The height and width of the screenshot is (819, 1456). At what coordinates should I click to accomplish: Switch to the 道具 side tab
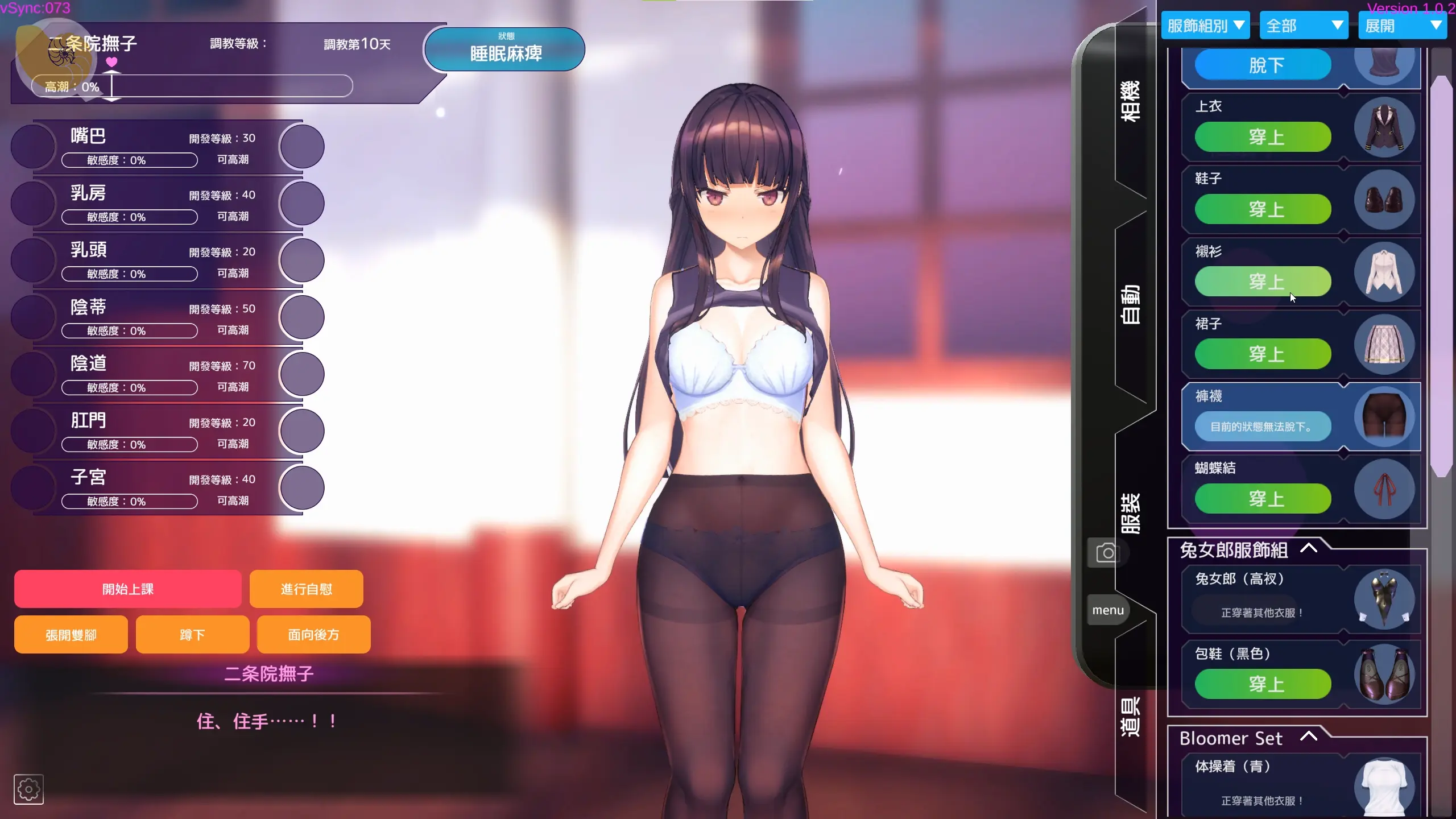1131,715
